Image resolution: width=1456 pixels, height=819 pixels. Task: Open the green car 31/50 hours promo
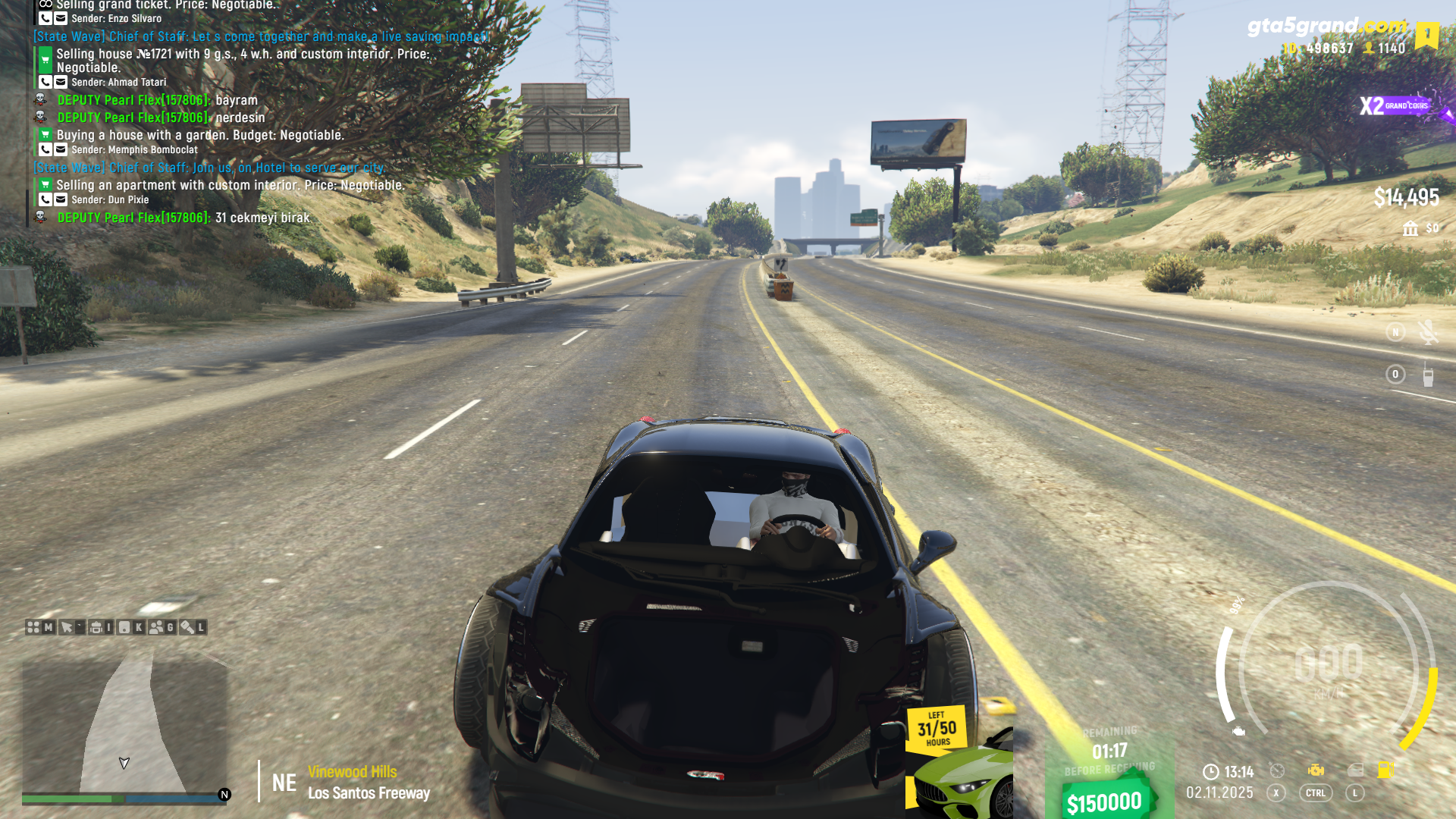pos(960,762)
